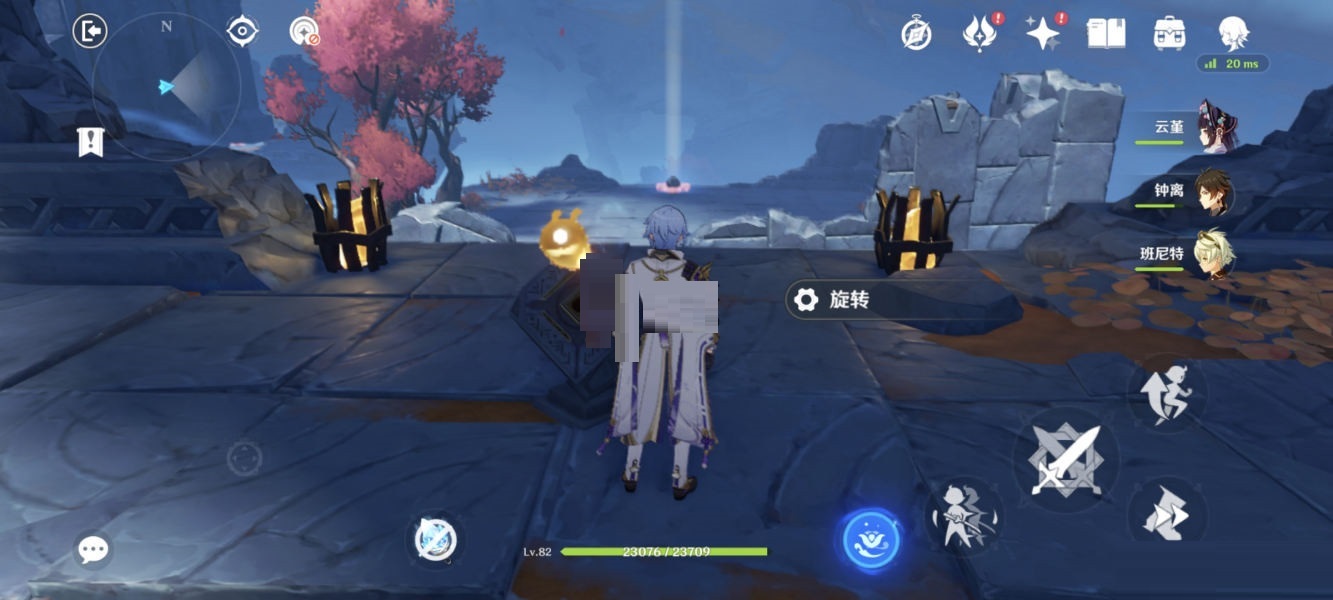Screen dimensions: 1333x600
Task: Open the four-point star wish icon
Action: (1042, 34)
